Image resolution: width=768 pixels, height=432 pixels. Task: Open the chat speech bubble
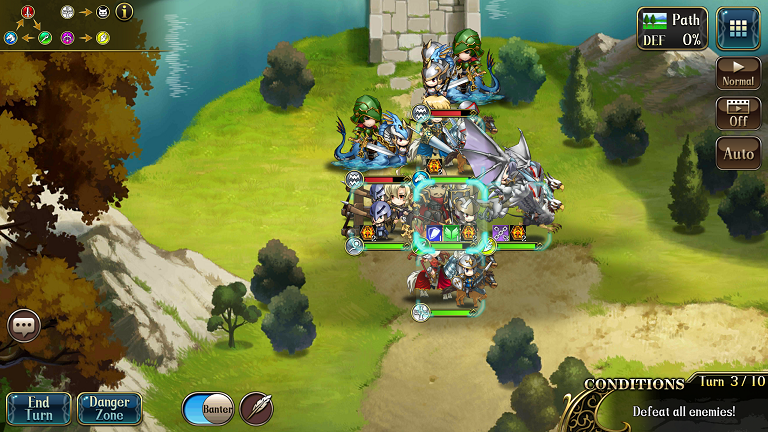(24, 326)
